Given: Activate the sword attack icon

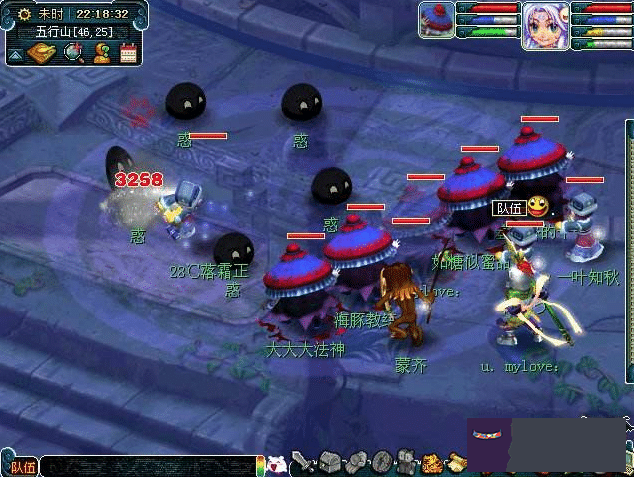Looking at the screenshot, I should 304,464.
